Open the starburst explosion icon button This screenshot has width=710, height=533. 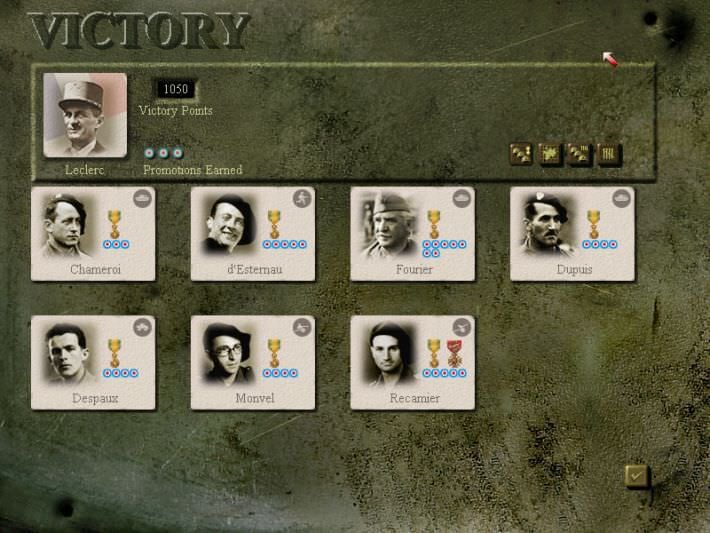550,154
